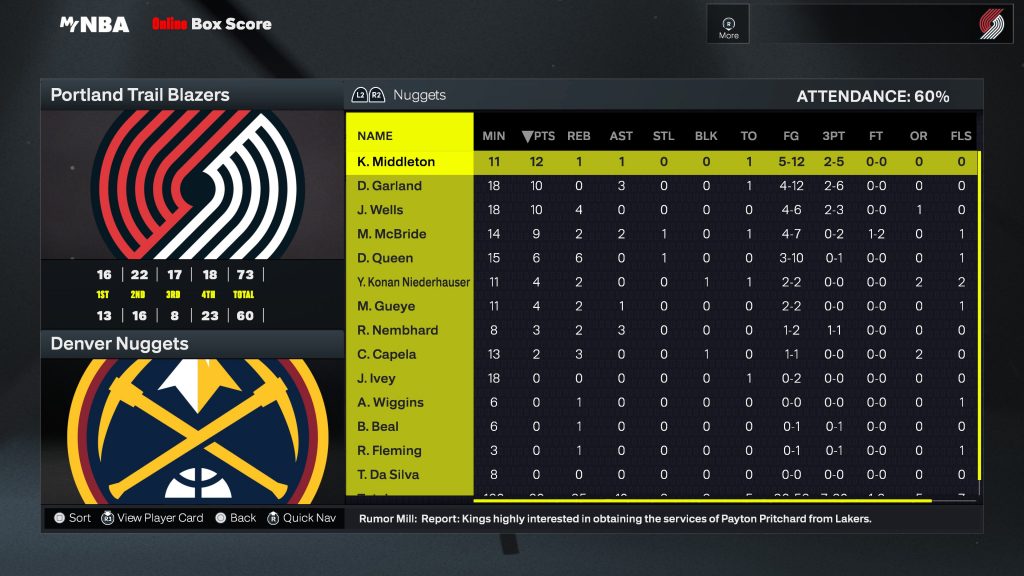Pick R. Nembhard in the list
This screenshot has width=1024, height=576.
396,330
